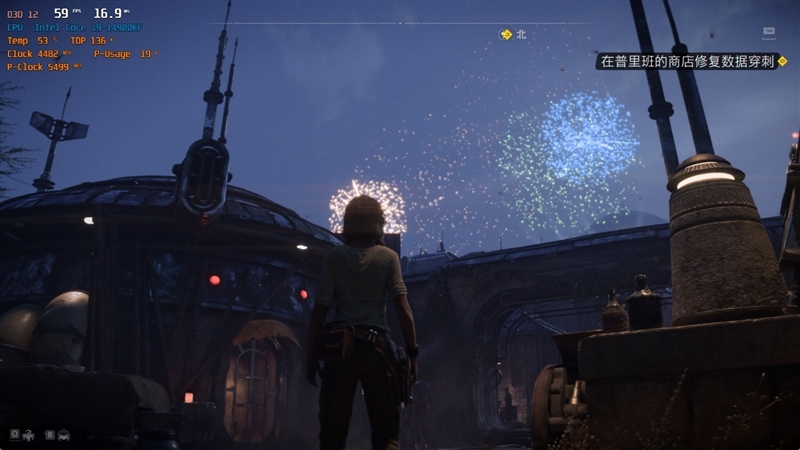The height and width of the screenshot is (450, 800).
Task: Click the yellow diamond quest marker on the compass
Action: click(x=506, y=34)
